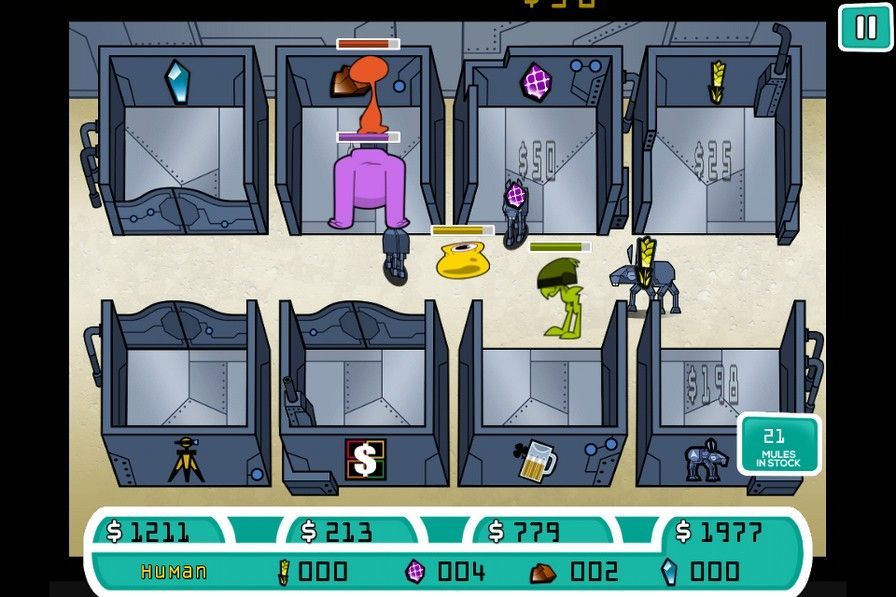Go to the pub beer mug sign
The image size is (896, 597).
coord(537,459)
